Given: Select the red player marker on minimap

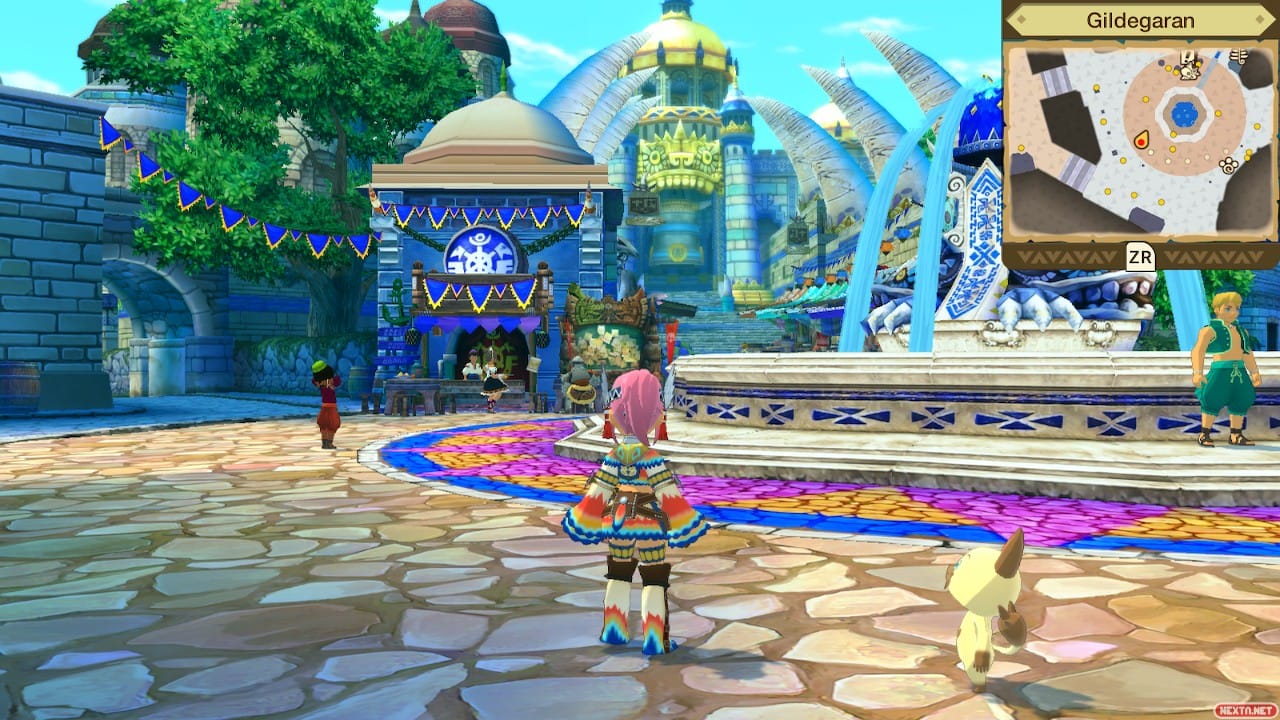Looking at the screenshot, I should pos(1141,140).
